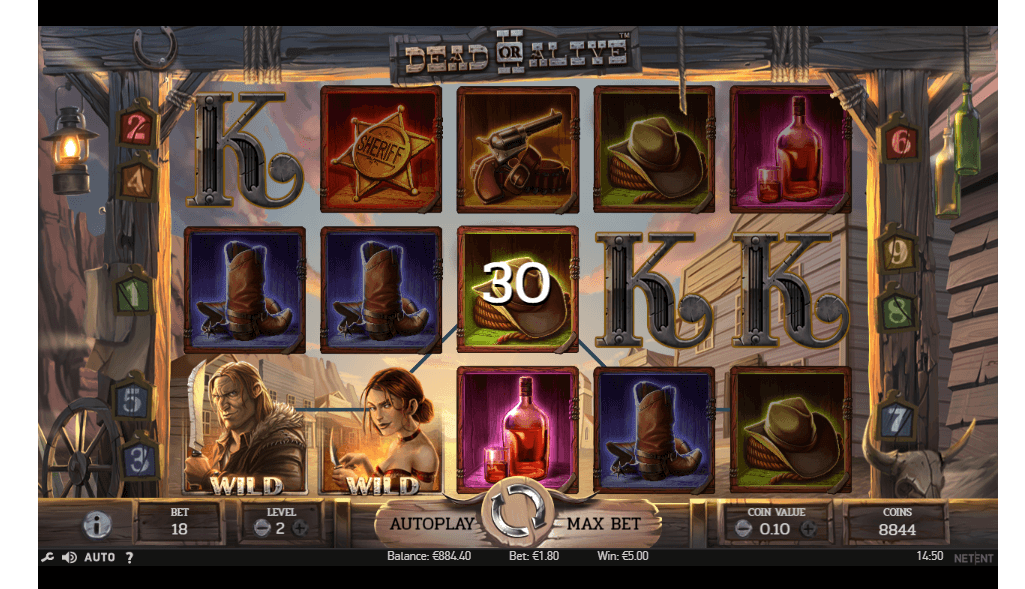The width and height of the screenshot is (1025, 589).
Task: Select bet line number 6 marker
Action: [900, 142]
